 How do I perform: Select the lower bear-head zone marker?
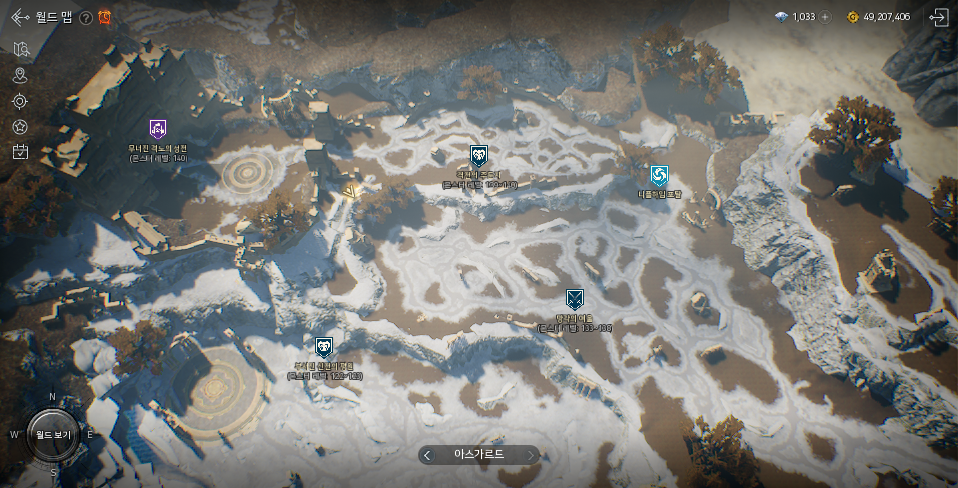pos(324,347)
